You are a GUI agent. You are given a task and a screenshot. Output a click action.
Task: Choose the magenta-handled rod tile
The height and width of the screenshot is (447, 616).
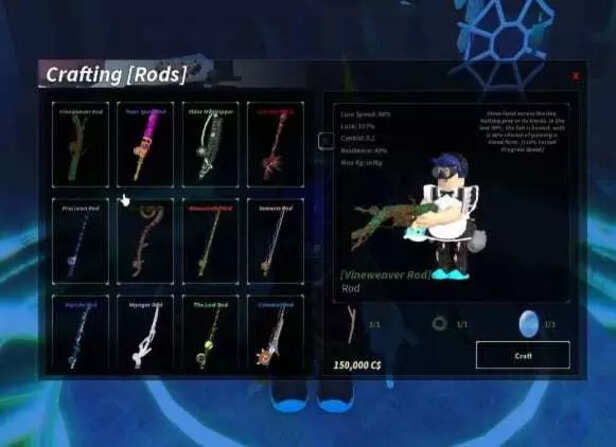144,144
